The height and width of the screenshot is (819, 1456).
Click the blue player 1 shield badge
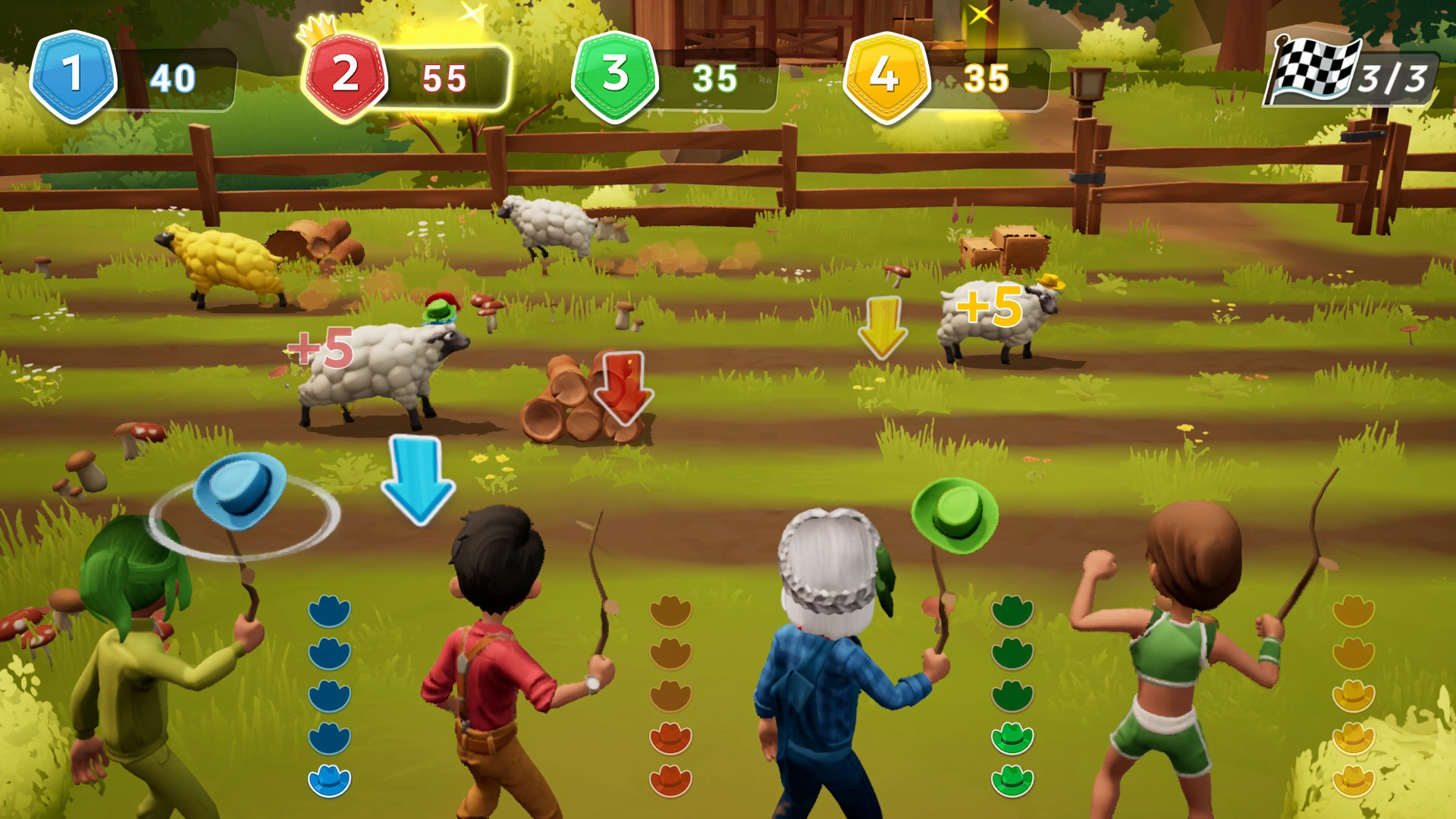click(x=73, y=76)
